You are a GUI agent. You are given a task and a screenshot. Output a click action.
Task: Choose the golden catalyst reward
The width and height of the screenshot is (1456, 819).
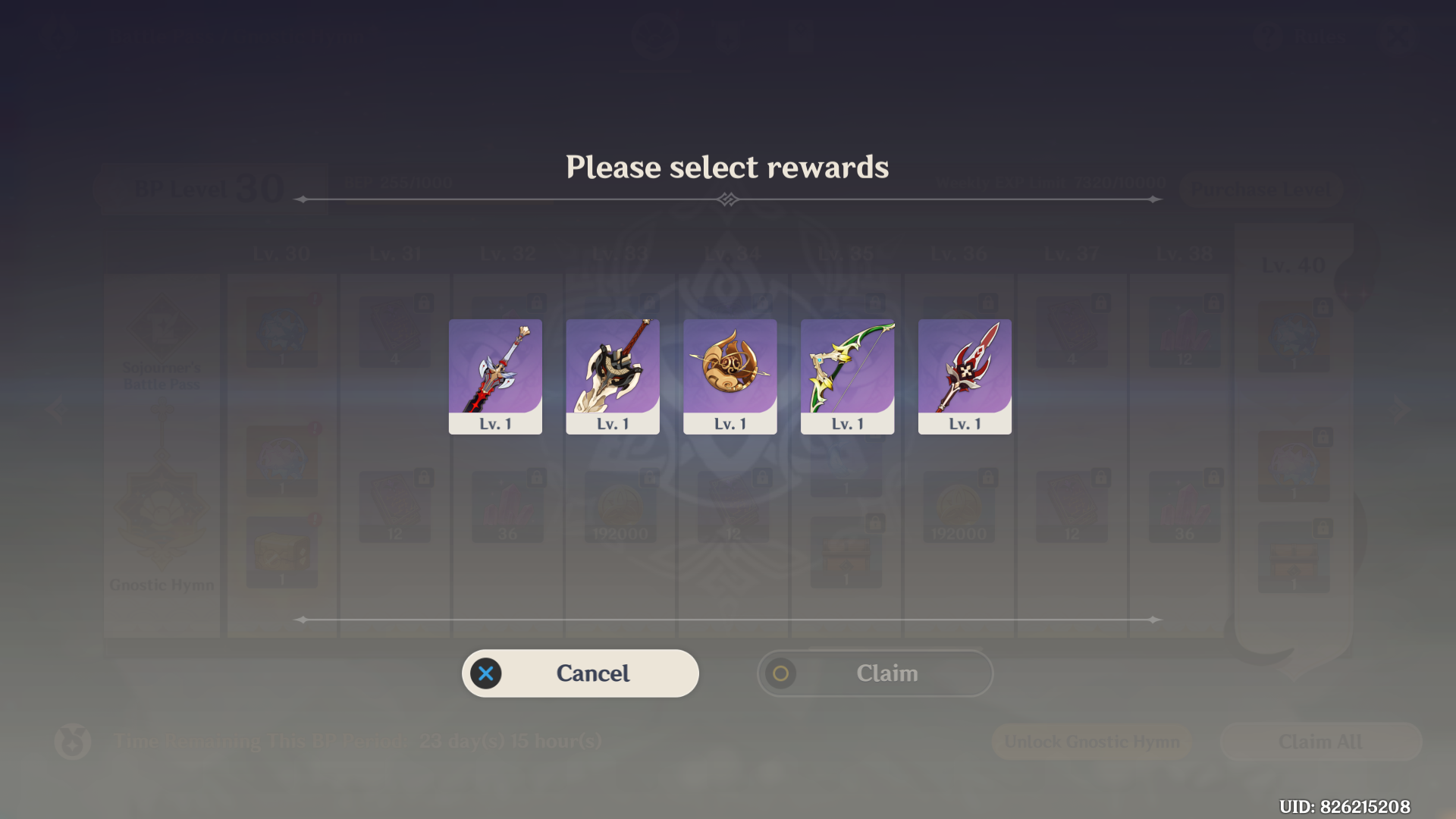730,375
